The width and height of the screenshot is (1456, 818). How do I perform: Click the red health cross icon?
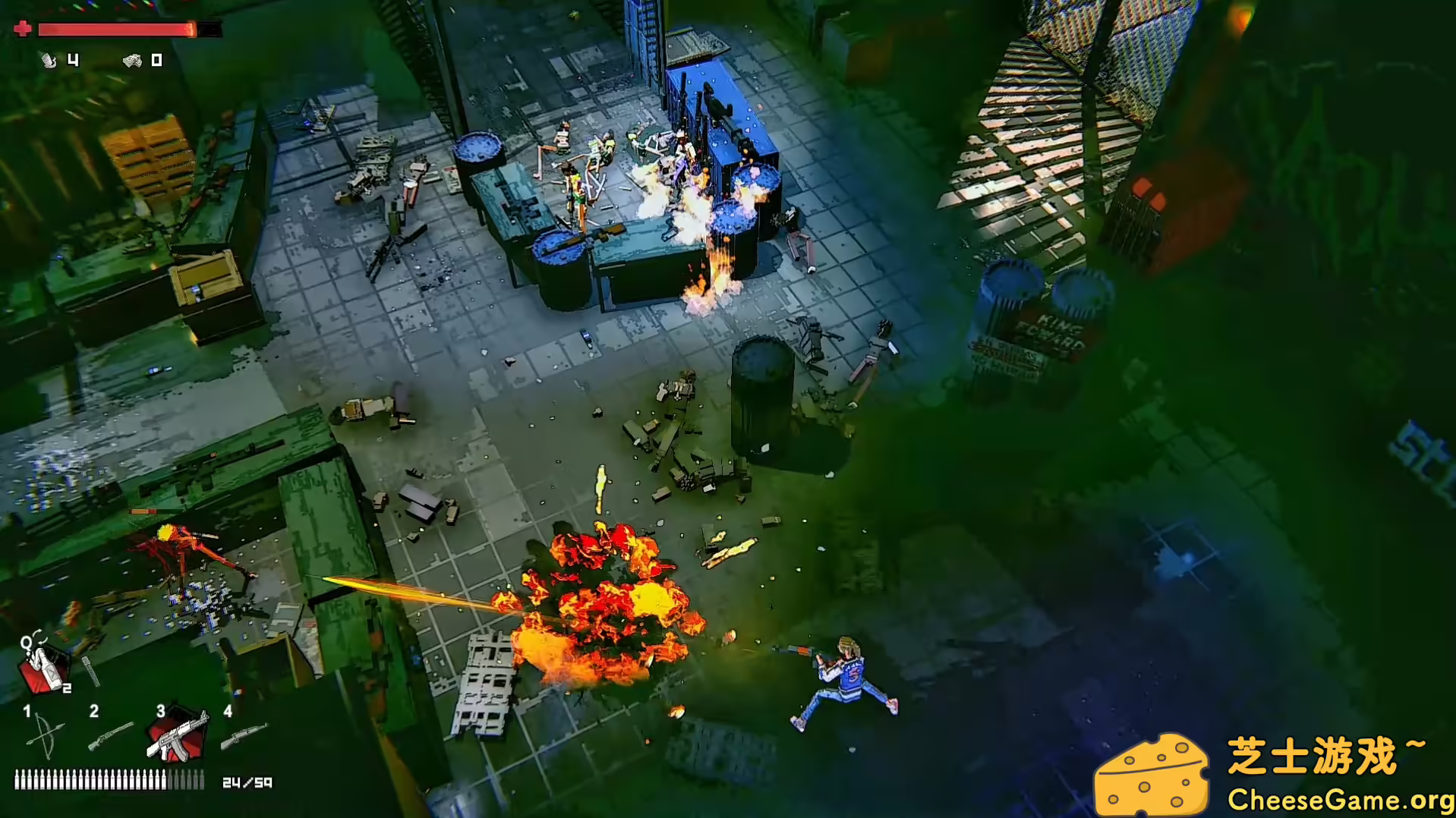pyautogui.click(x=23, y=29)
